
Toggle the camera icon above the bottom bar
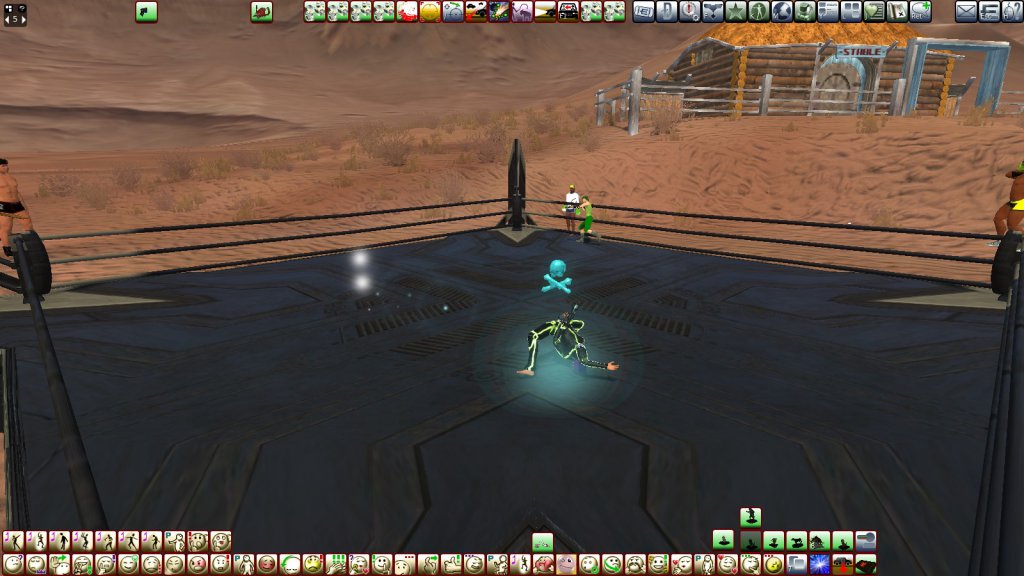coord(866,541)
